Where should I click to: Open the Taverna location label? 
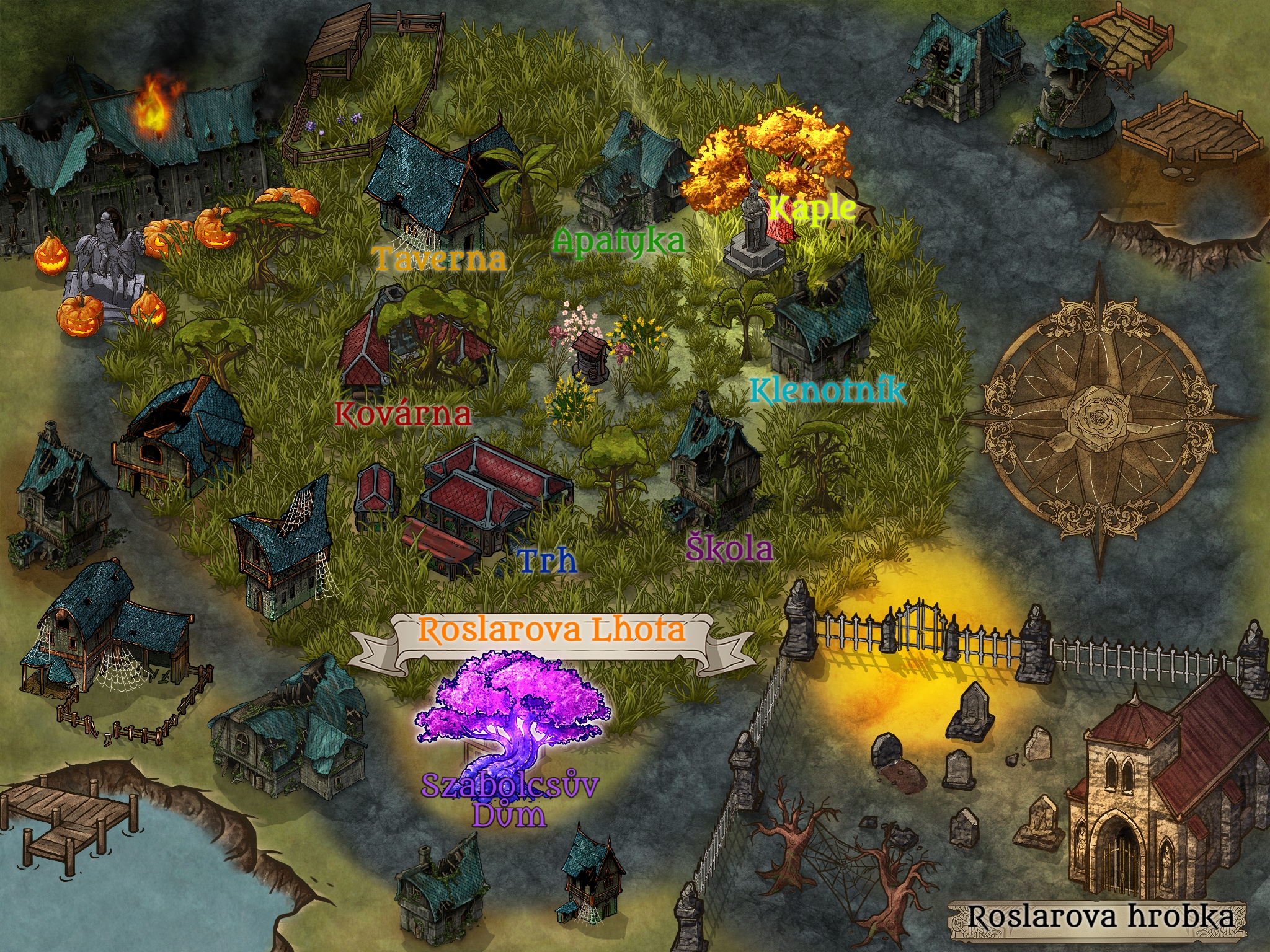pos(439,258)
